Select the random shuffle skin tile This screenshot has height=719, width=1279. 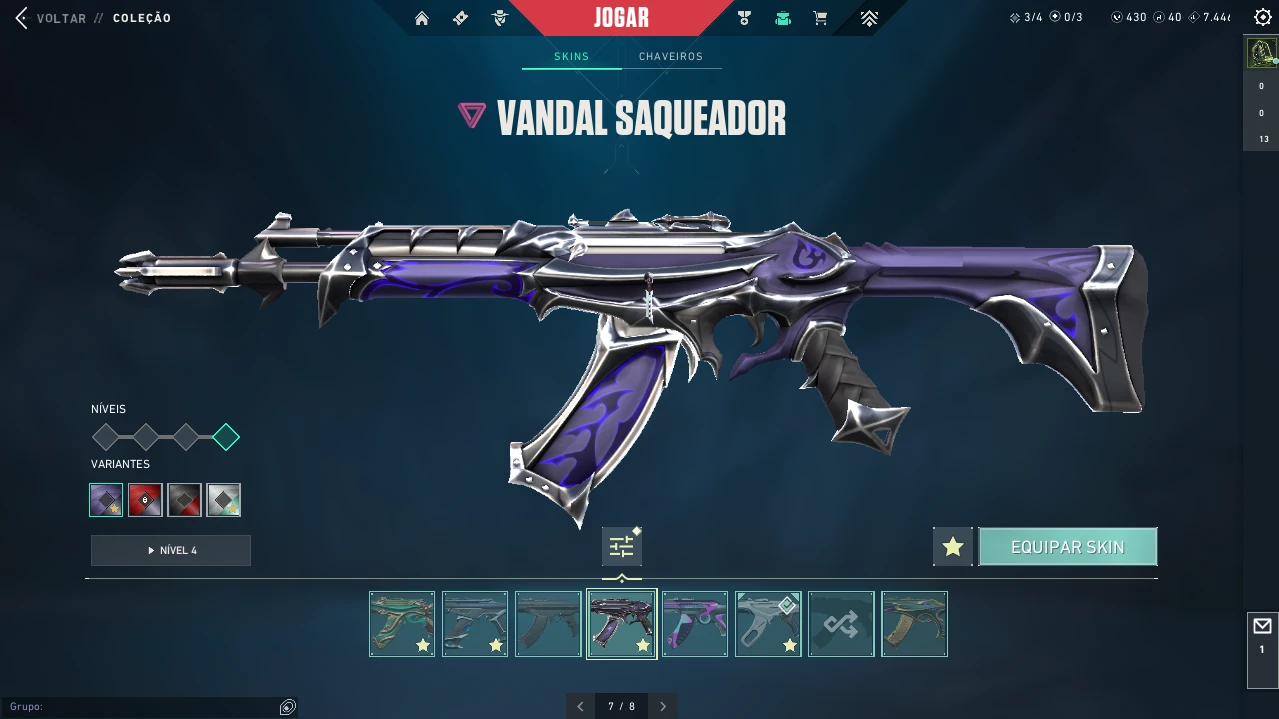[x=841, y=624]
